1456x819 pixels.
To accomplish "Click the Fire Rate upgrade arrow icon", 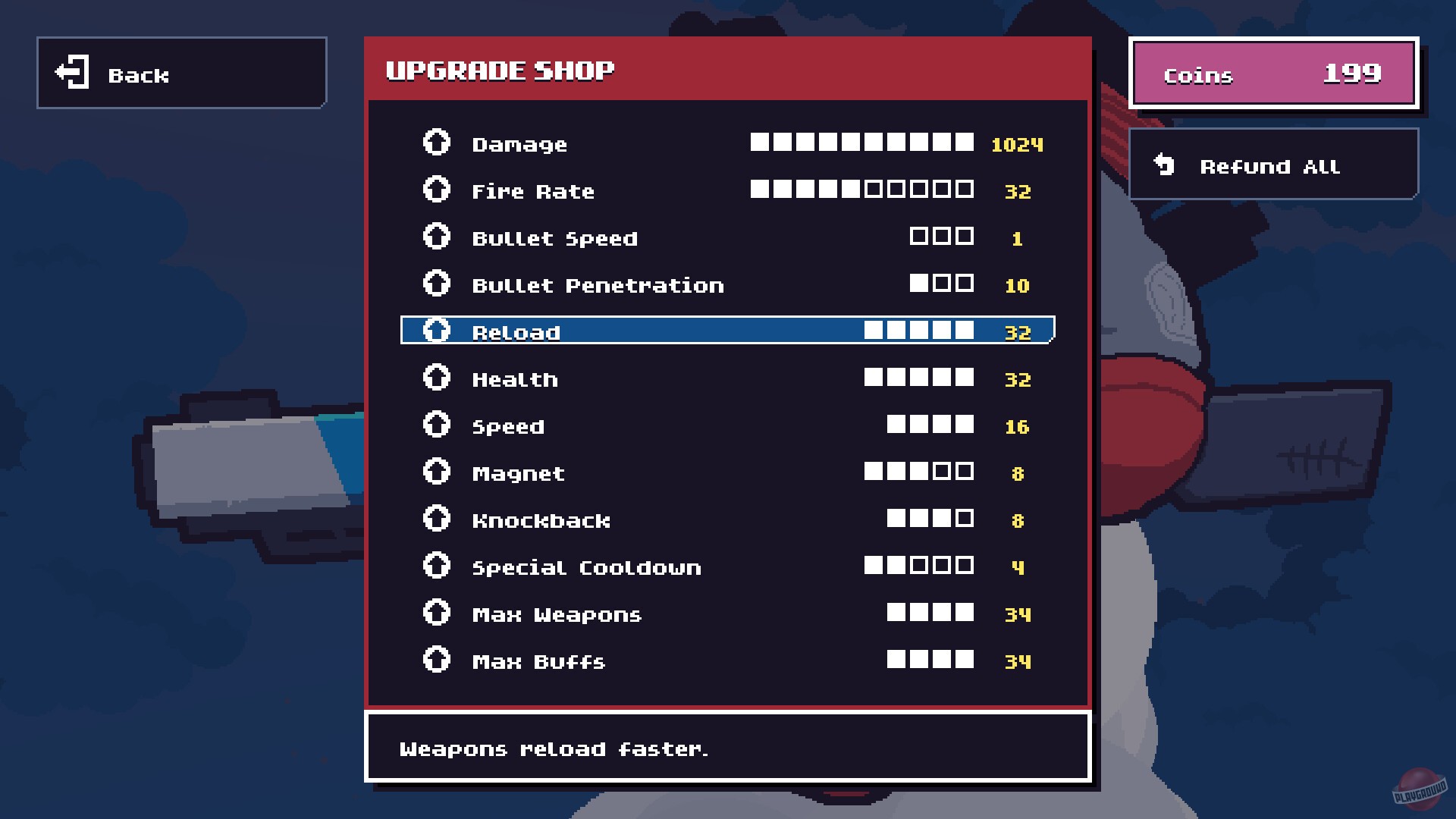I will (436, 189).
